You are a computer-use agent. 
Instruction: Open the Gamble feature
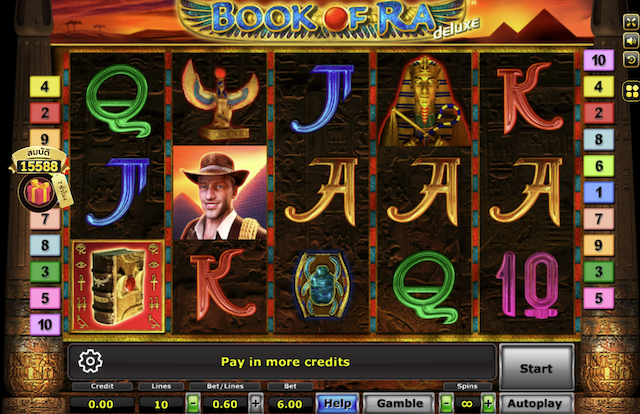399,403
